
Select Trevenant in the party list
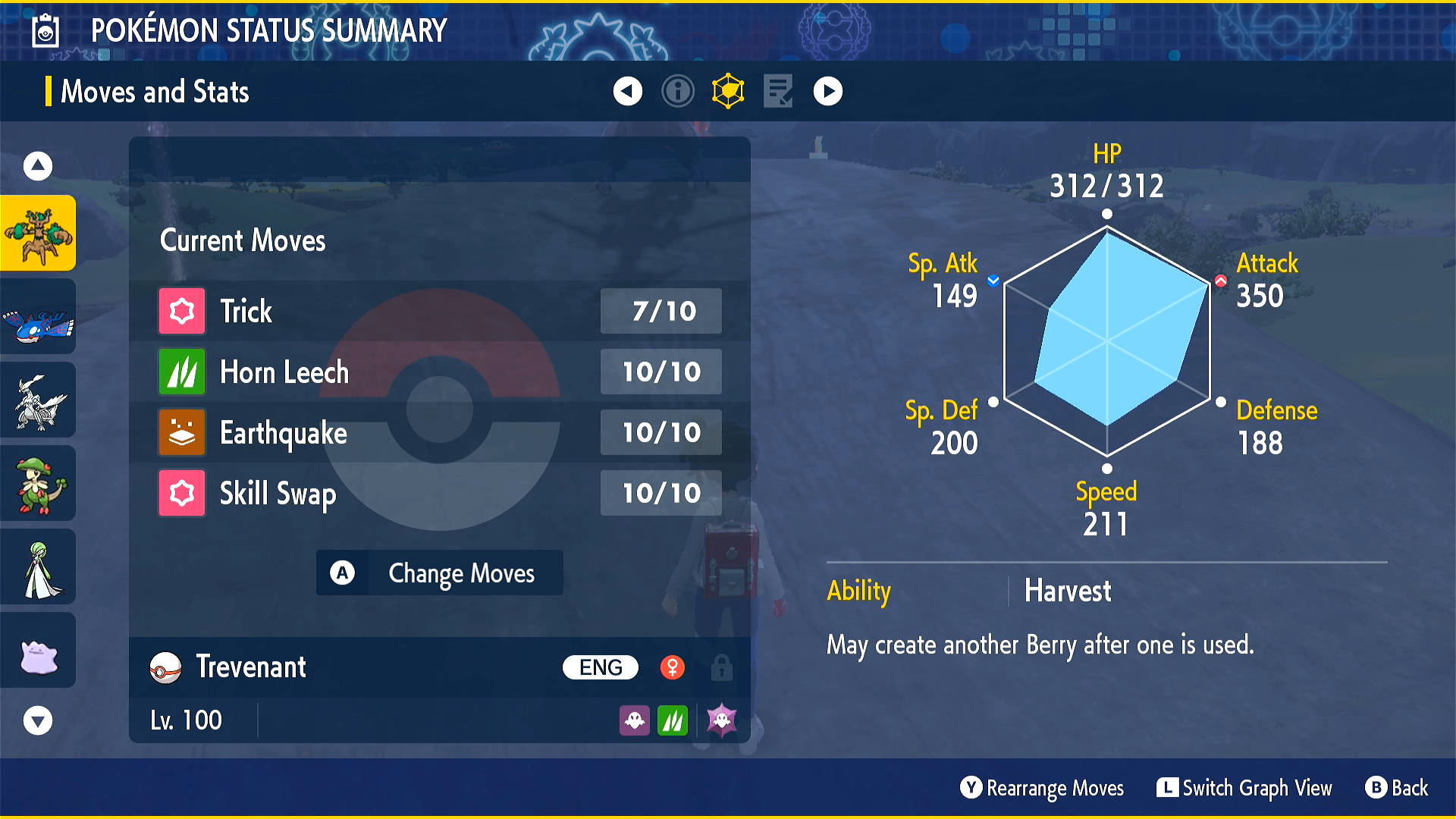tap(38, 233)
